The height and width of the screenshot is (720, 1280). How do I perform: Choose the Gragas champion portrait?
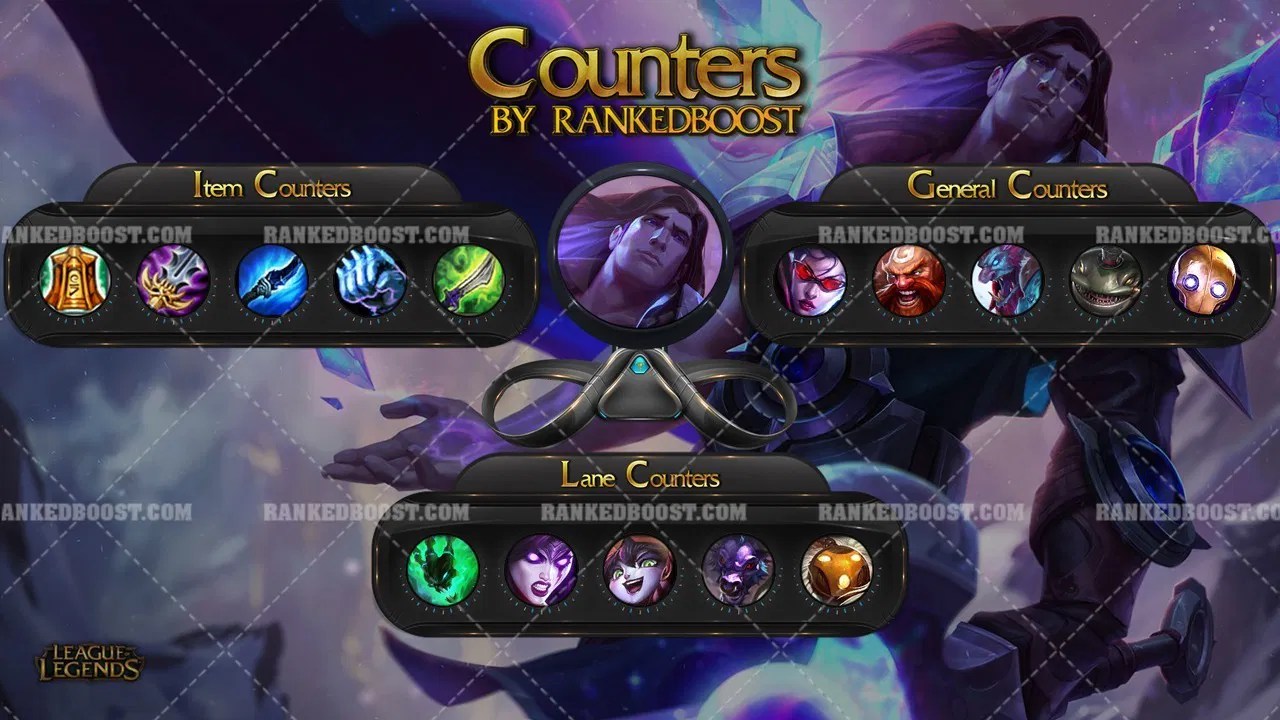tap(908, 280)
